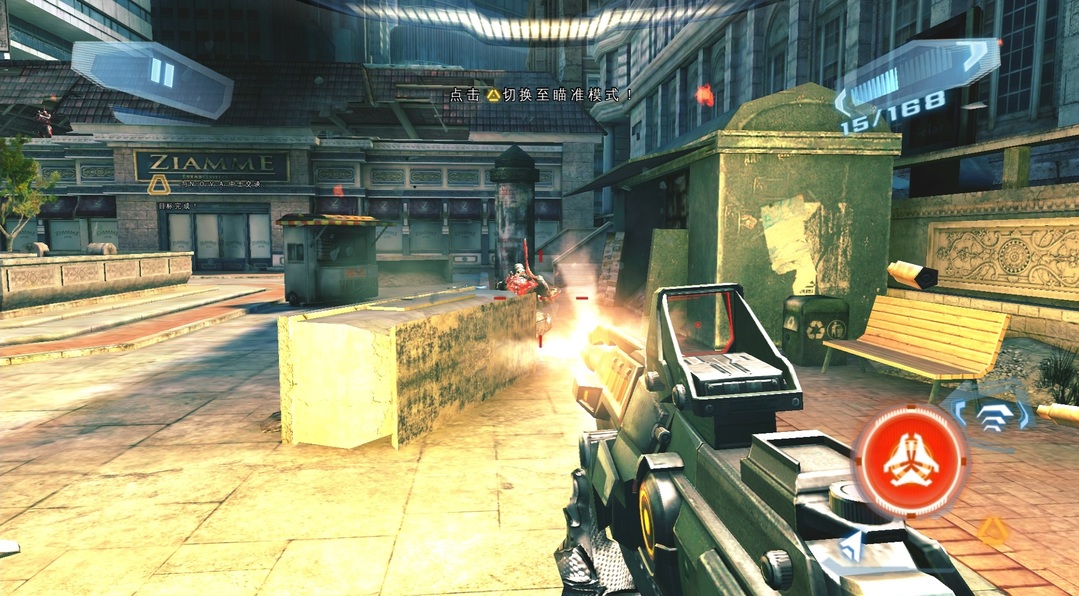1079x596 pixels.
Task: Activate the stacked chevrons icon
Action: [x=990, y=415]
